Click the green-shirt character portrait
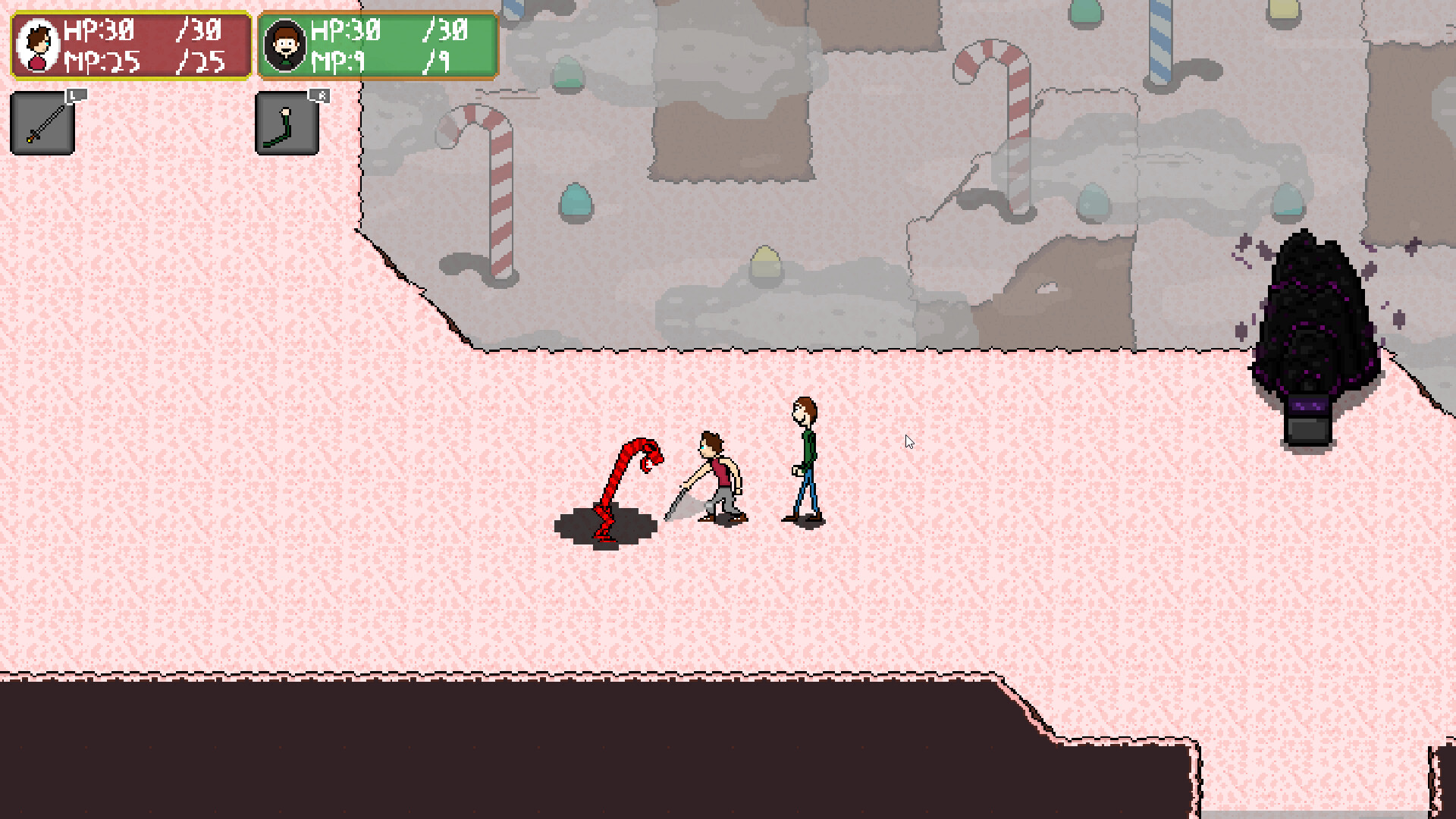Screen dimensions: 1456x819 287,45
